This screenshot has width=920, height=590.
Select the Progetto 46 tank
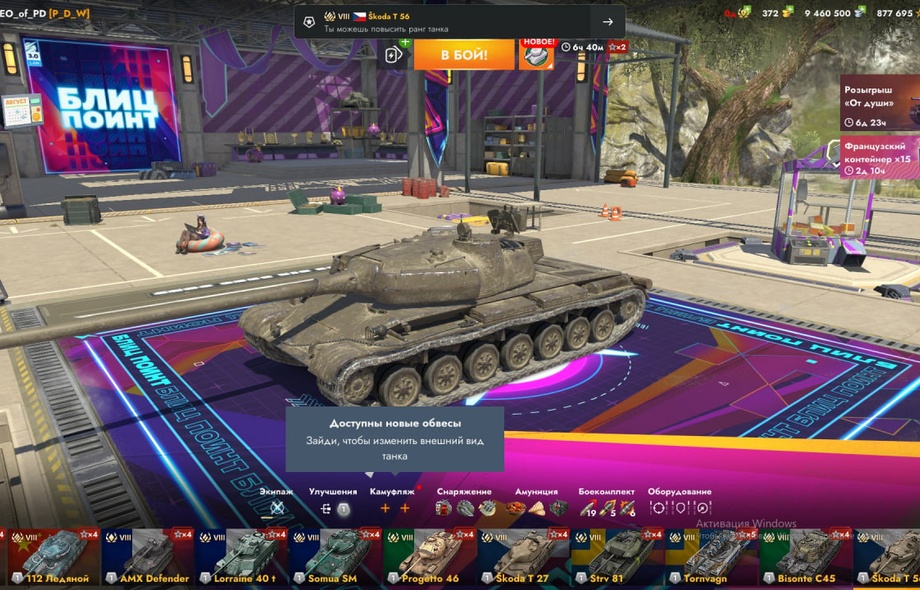pyautogui.click(x=428, y=557)
